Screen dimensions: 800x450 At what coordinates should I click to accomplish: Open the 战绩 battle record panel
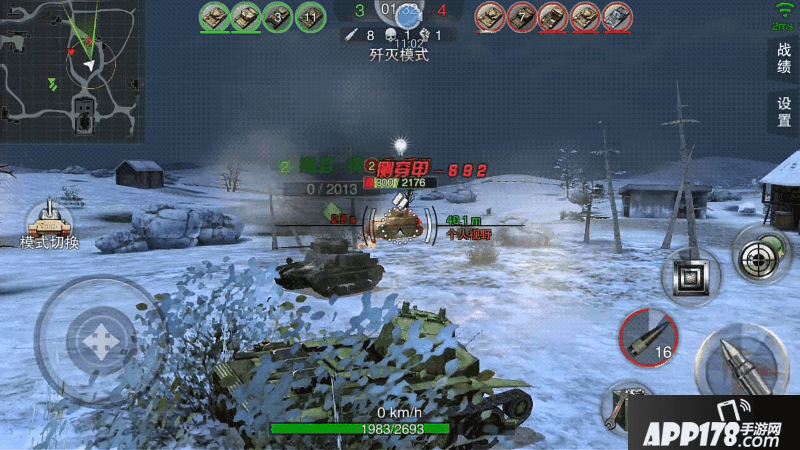coord(783,58)
